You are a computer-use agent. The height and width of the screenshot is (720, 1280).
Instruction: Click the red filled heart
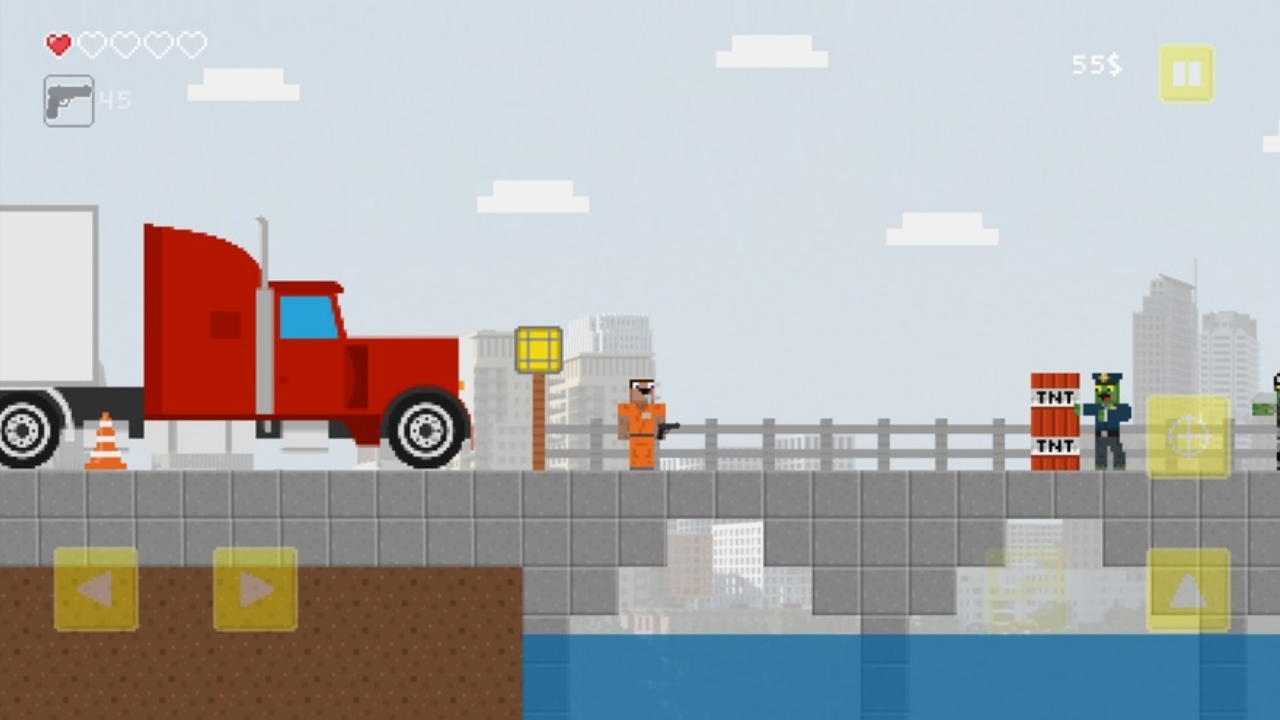[58, 45]
